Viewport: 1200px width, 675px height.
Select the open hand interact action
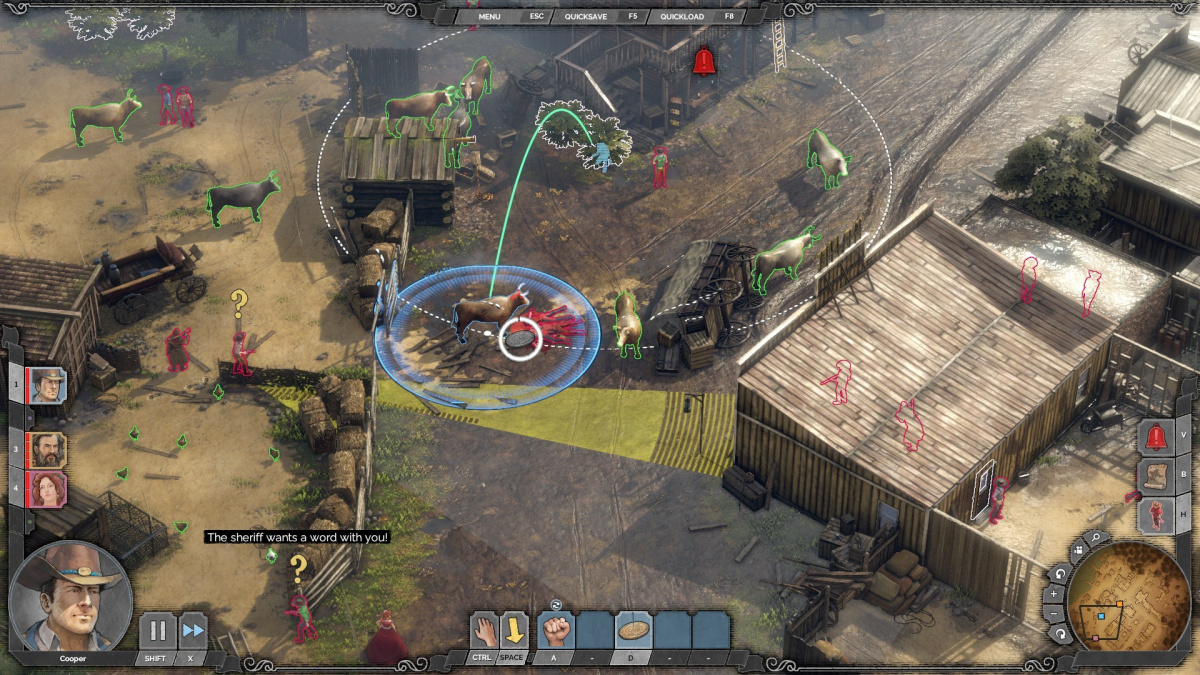(484, 630)
